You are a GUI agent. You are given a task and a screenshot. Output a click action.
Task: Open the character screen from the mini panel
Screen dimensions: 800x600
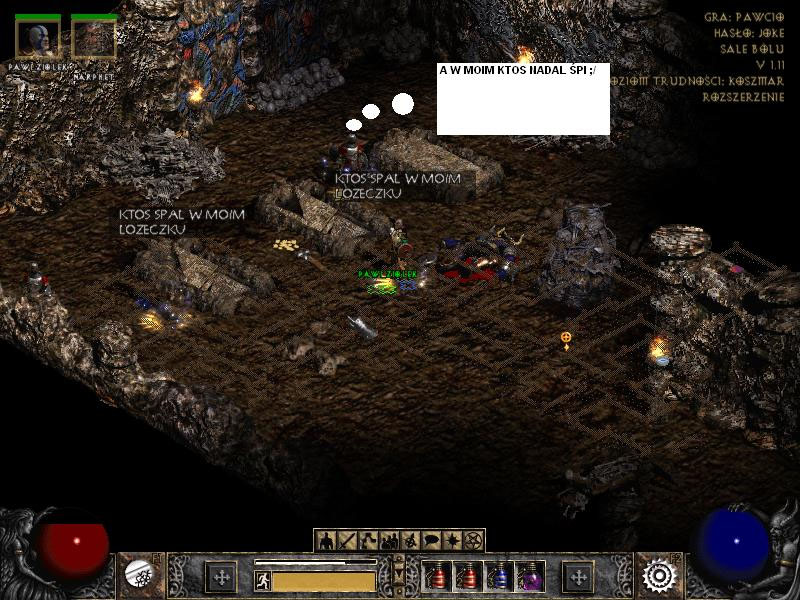(327, 541)
